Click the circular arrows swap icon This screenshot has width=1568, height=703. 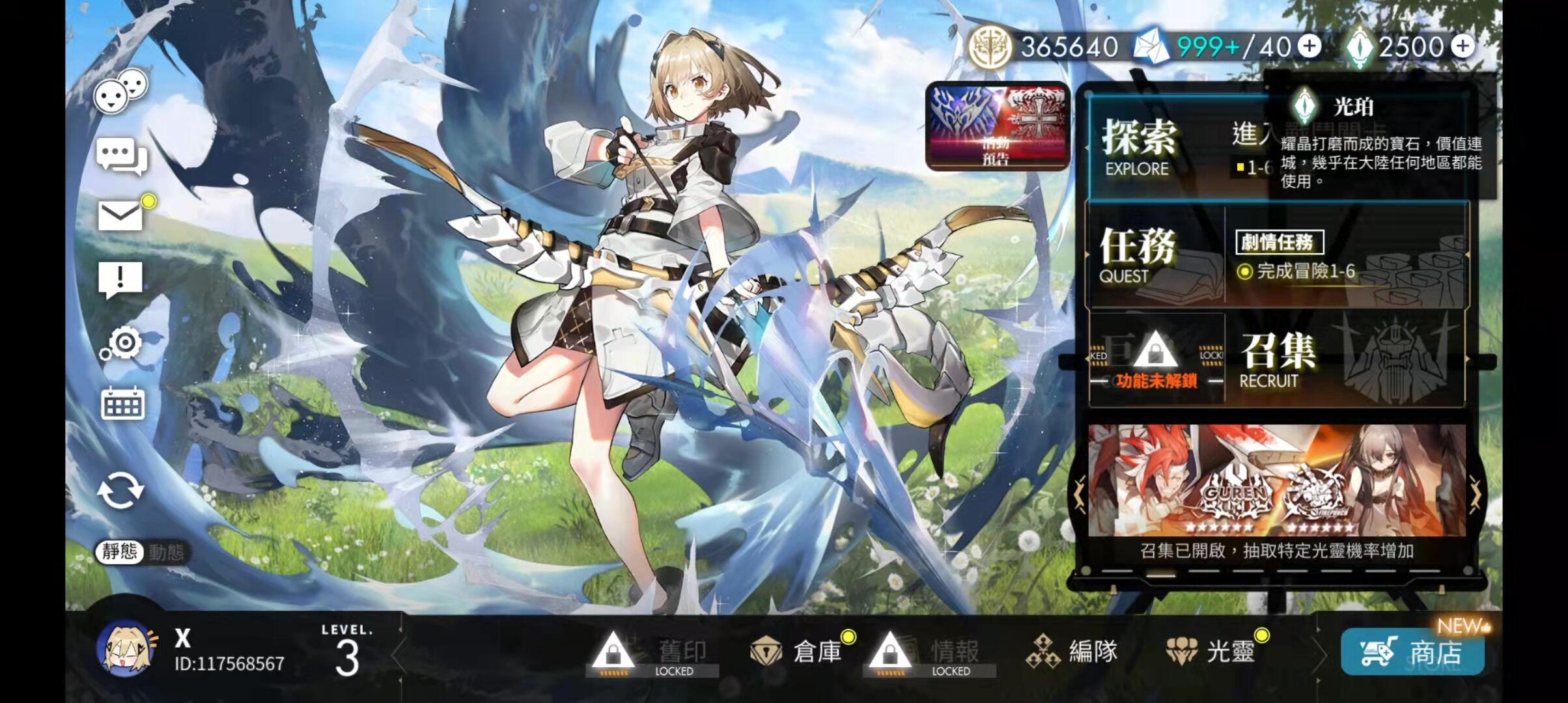point(120,490)
